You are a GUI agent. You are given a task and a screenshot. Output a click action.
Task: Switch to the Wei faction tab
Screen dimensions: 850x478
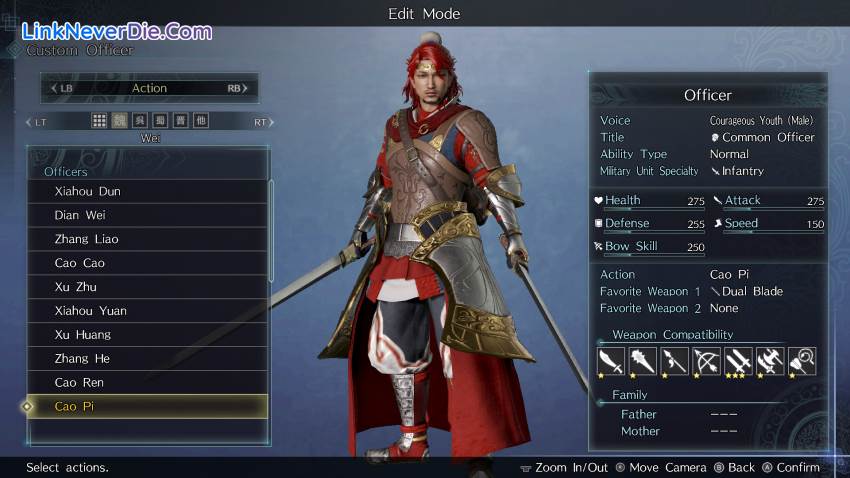tap(119, 121)
